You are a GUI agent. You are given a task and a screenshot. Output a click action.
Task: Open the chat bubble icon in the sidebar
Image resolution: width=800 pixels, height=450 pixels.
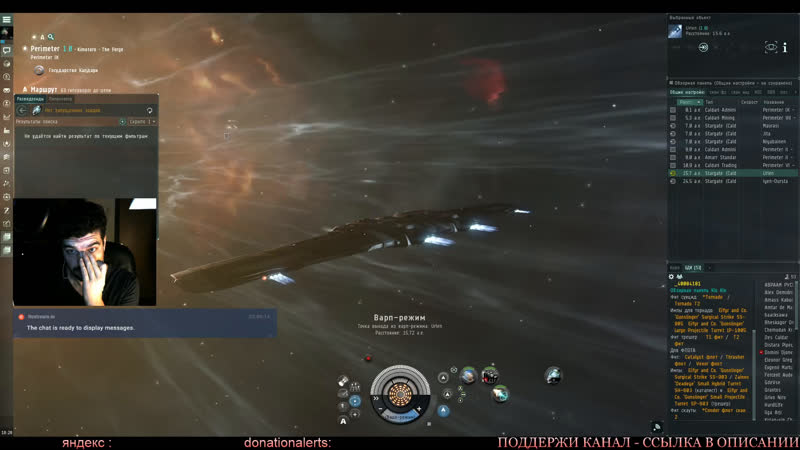coord(6,50)
